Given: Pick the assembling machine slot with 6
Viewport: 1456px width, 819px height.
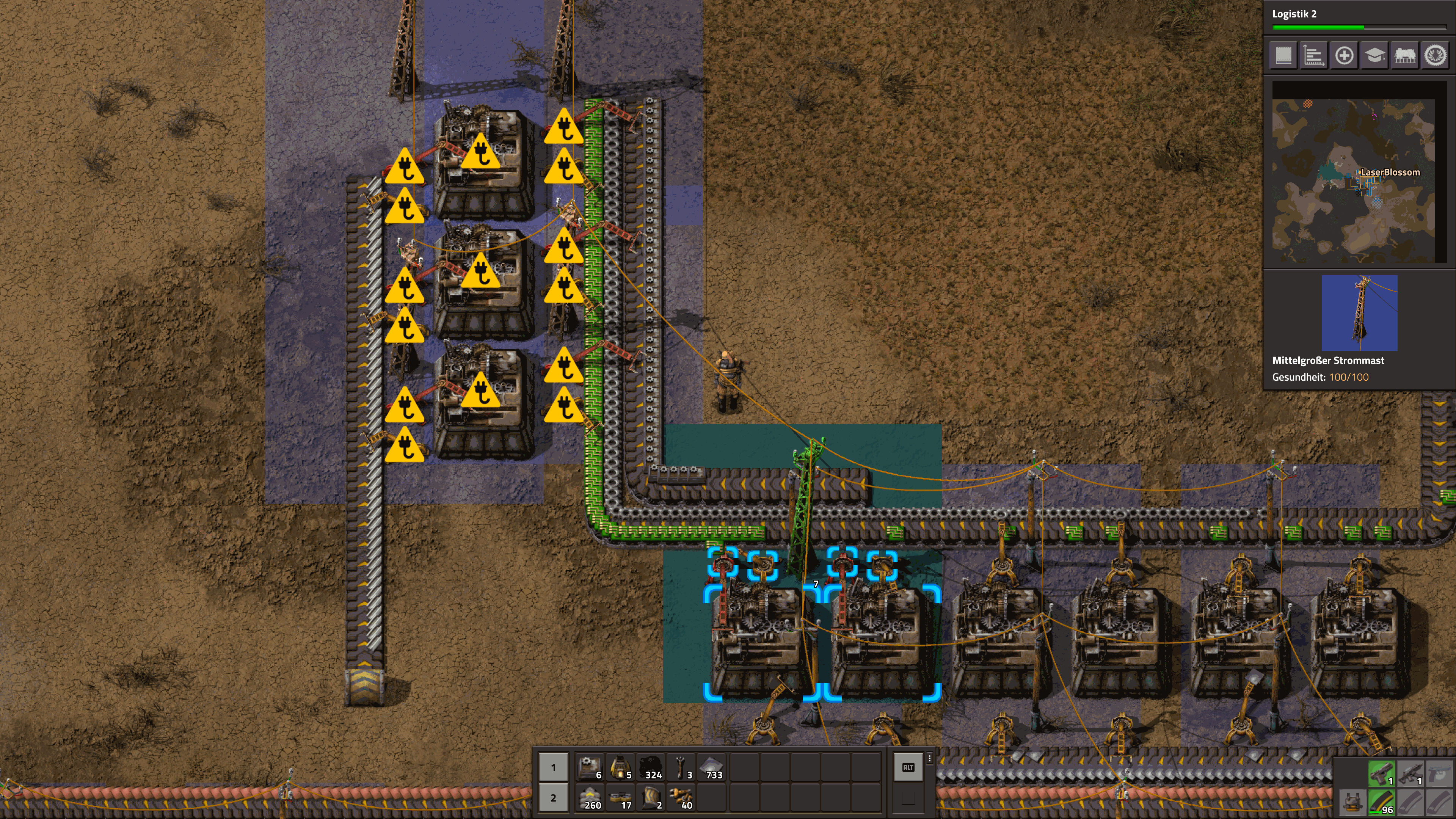Looking at the screenshot, I should click(590, 767).
